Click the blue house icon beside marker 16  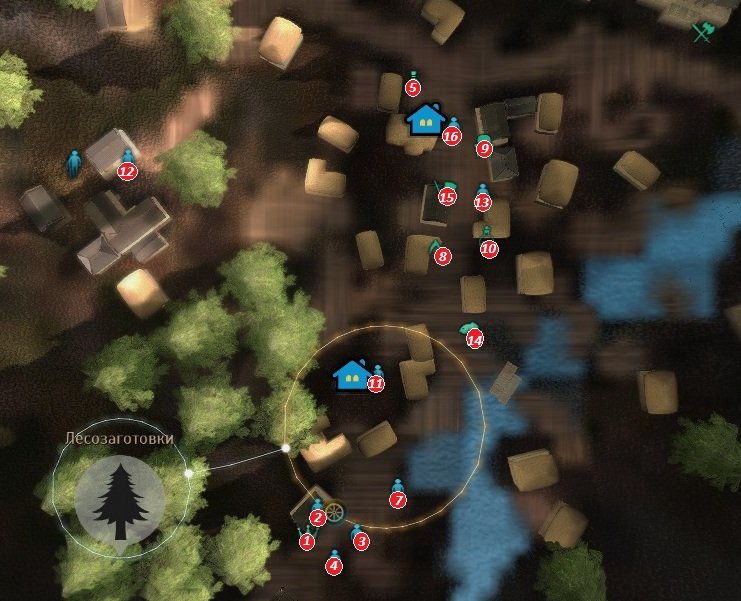pyautogui.click(x=426, y=119)
